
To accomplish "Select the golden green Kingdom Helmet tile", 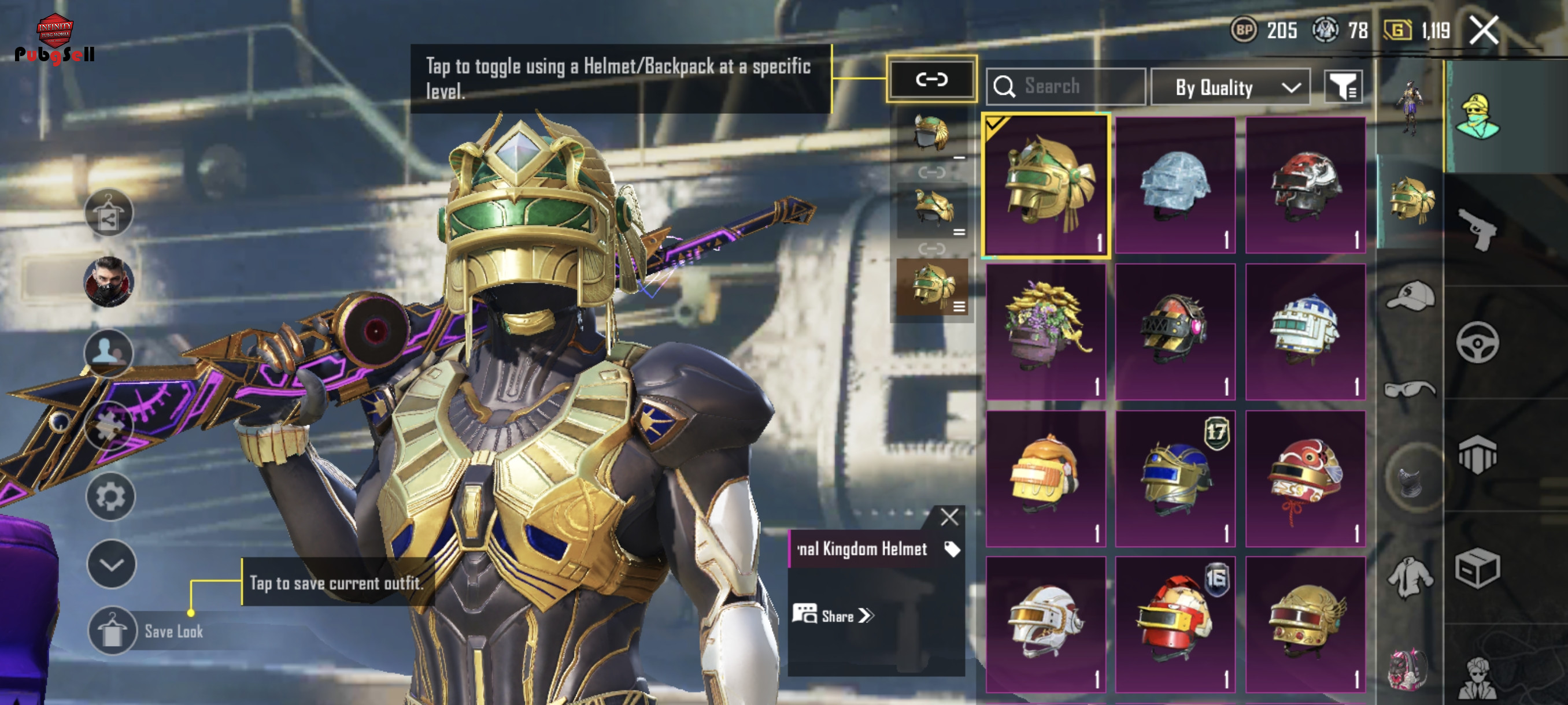I will click(1046, 185).
